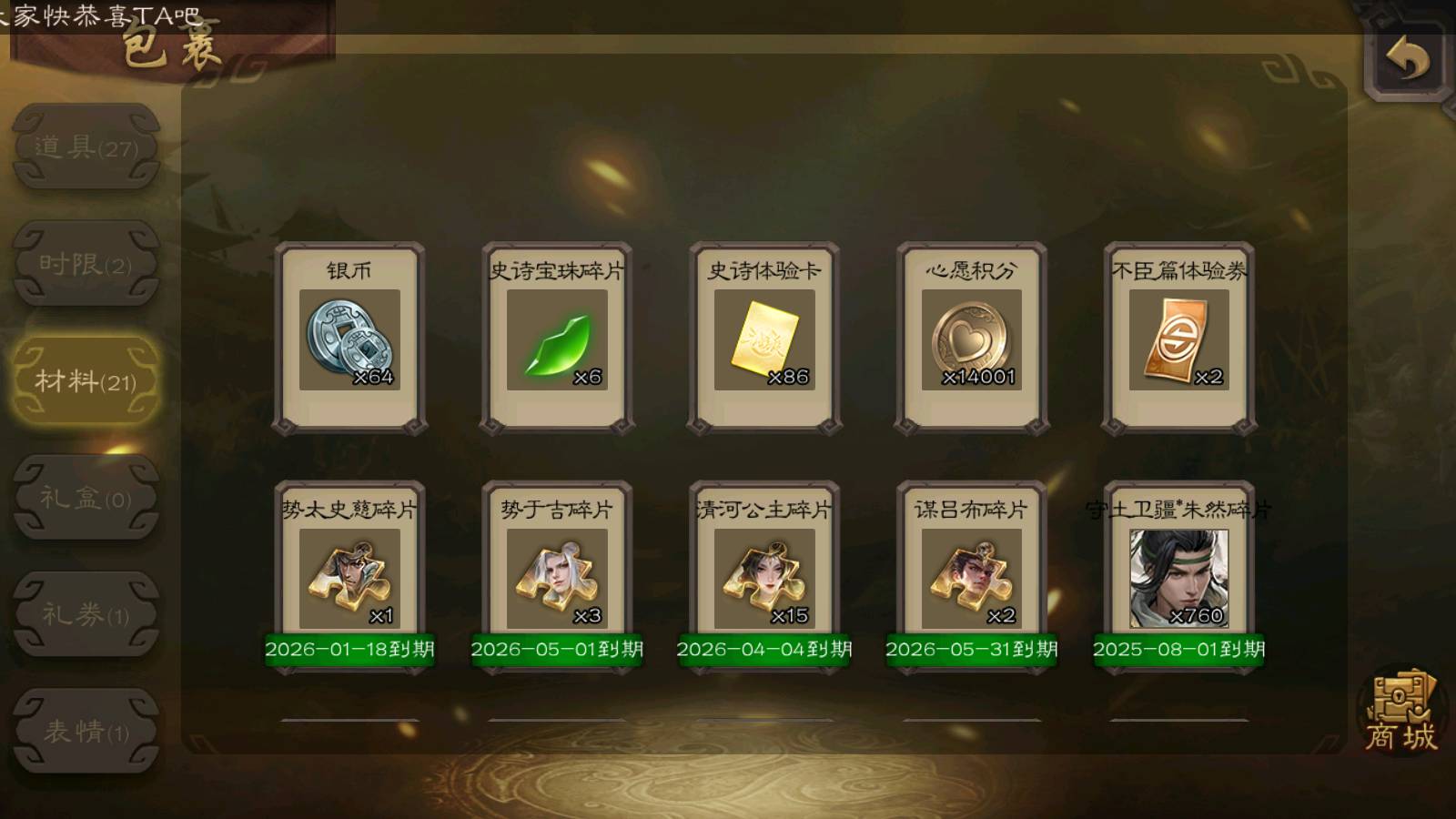1456x819 pixels.
Task: Open the 时限 tab
Action: click(x=86, y=264)
